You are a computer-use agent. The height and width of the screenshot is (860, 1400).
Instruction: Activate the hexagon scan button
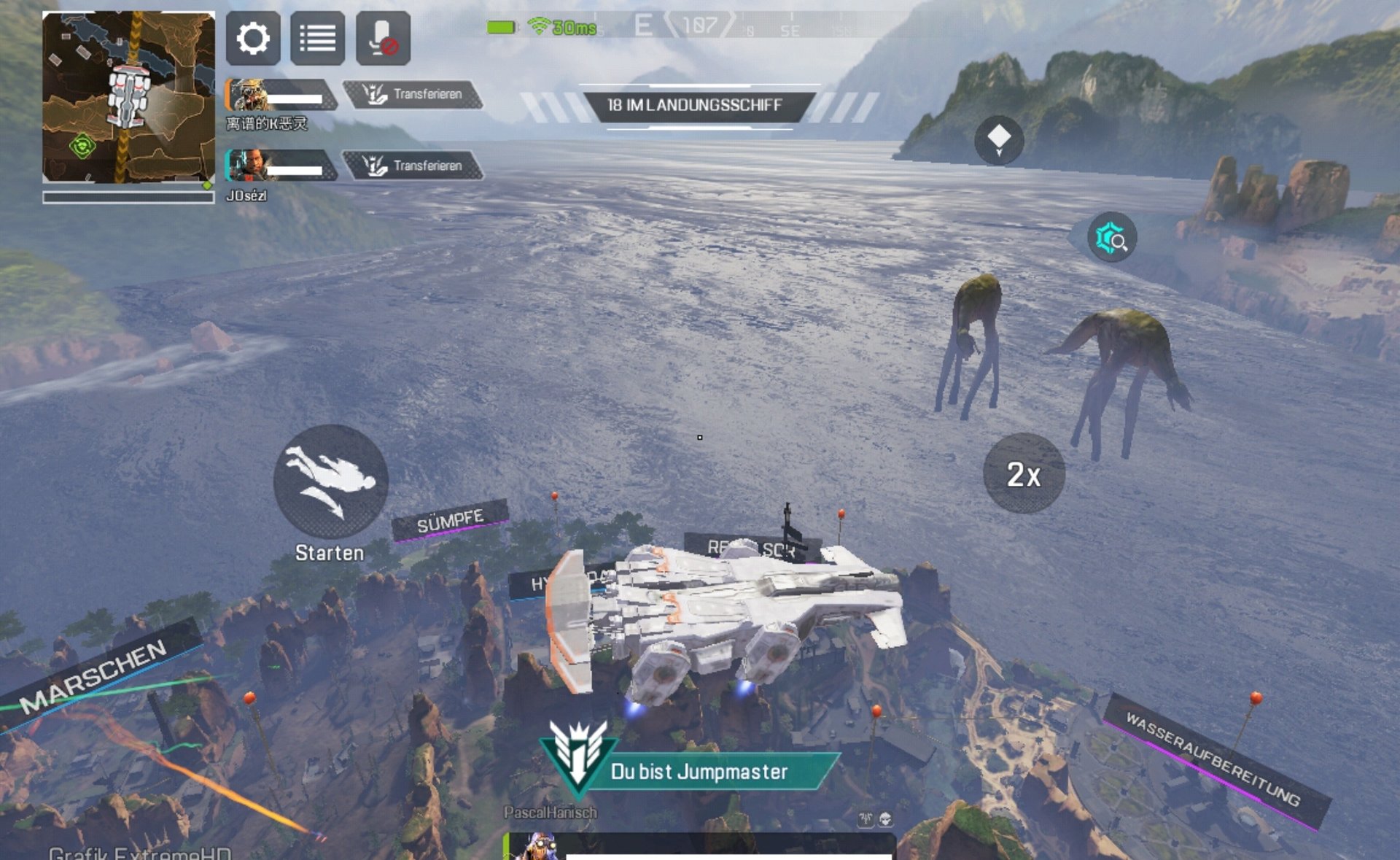1111,238
